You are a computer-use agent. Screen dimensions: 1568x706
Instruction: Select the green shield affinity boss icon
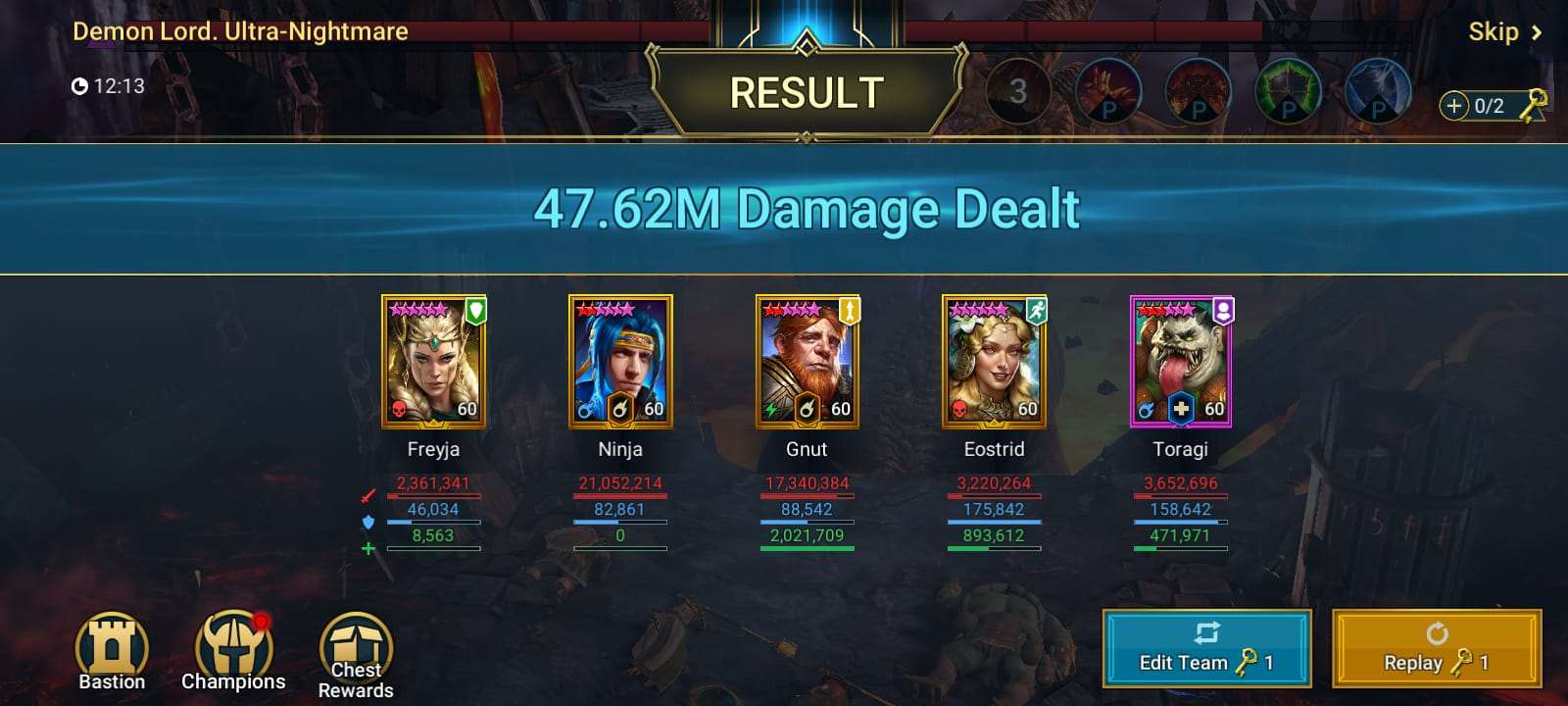tap(1286, 93)
